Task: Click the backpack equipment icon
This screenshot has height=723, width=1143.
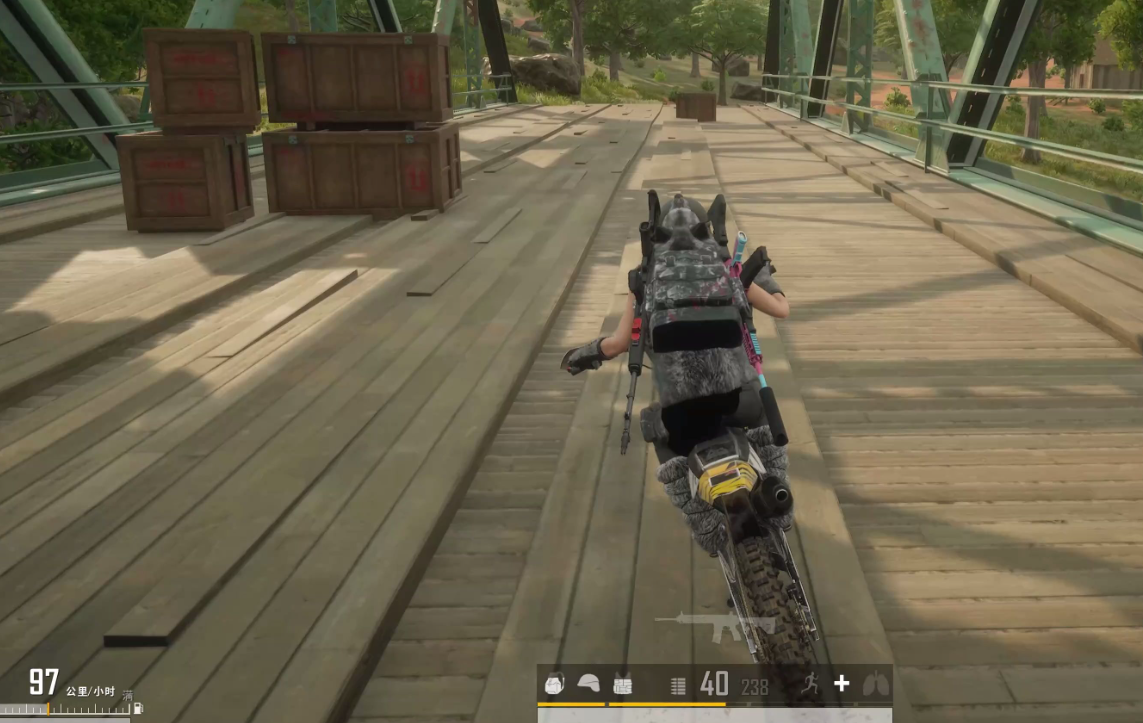Action: click(555, 684)
